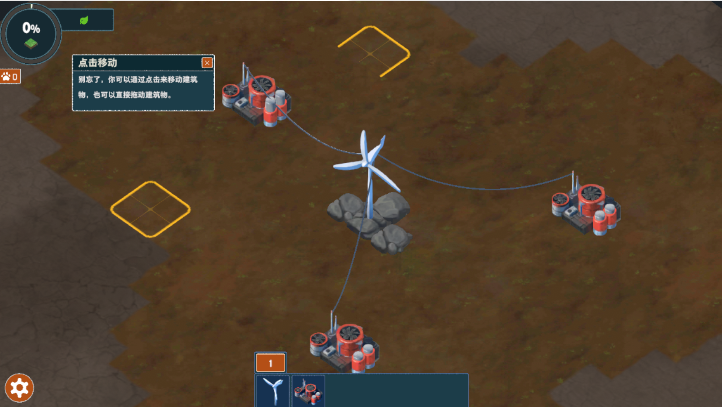Open the 0% greenery progress dial

[x=31, y=32]
